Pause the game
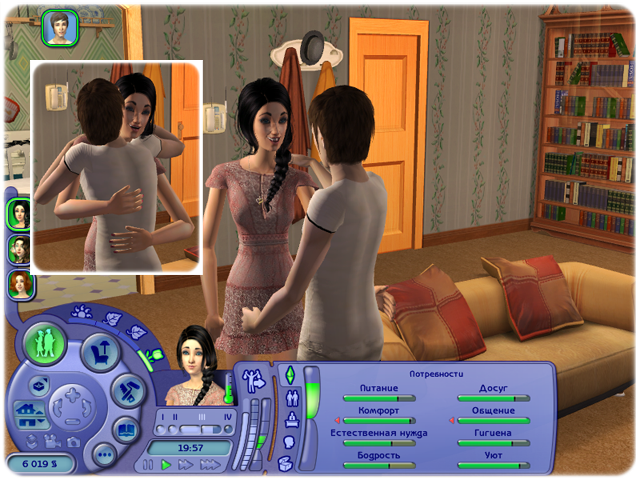 click(149, 465)
